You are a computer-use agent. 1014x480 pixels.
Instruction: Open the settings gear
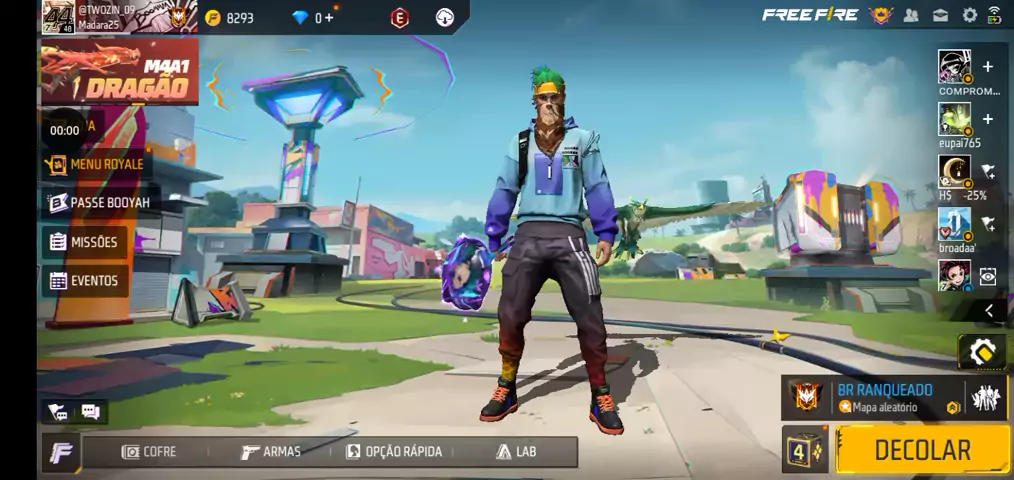[969, 15]
